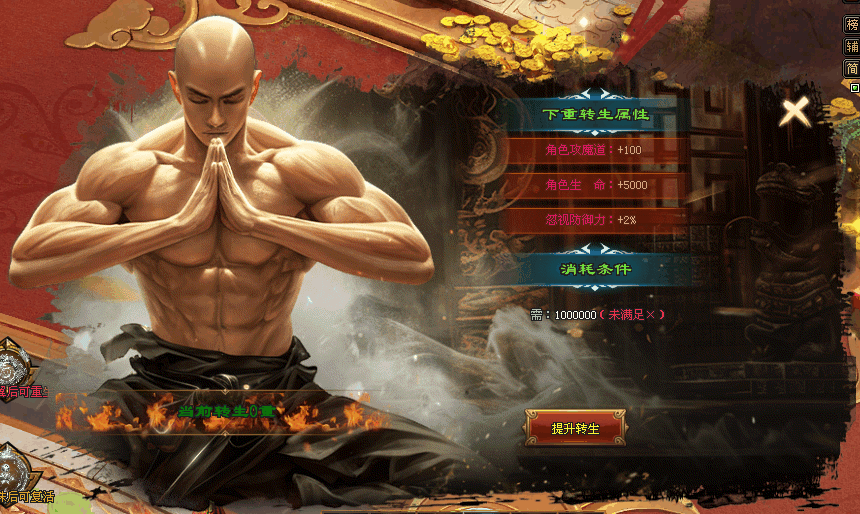
Task: Open the 榜 ranking button
Action: pos(851,24)
